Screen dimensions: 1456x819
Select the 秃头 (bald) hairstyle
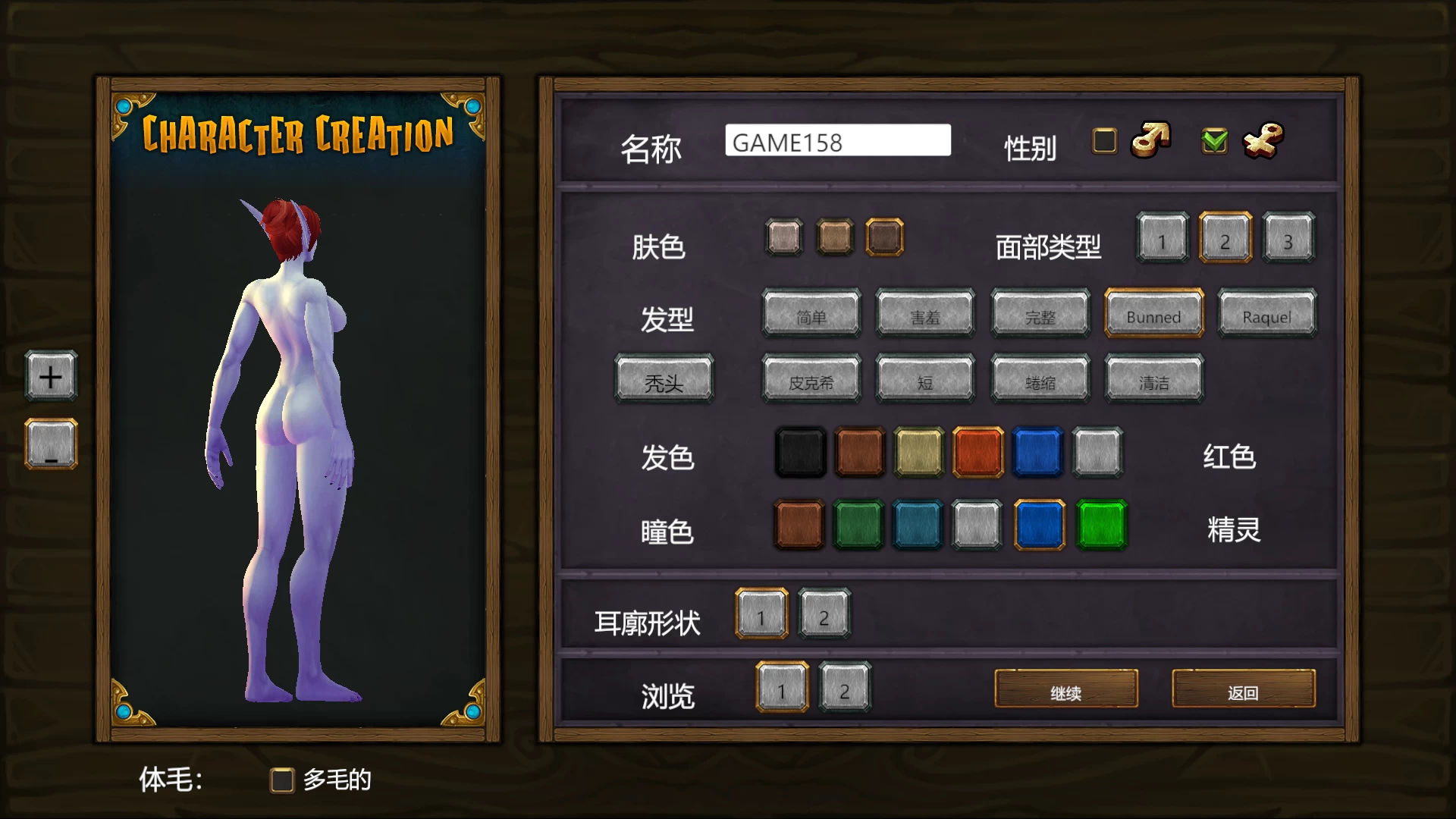664,381
